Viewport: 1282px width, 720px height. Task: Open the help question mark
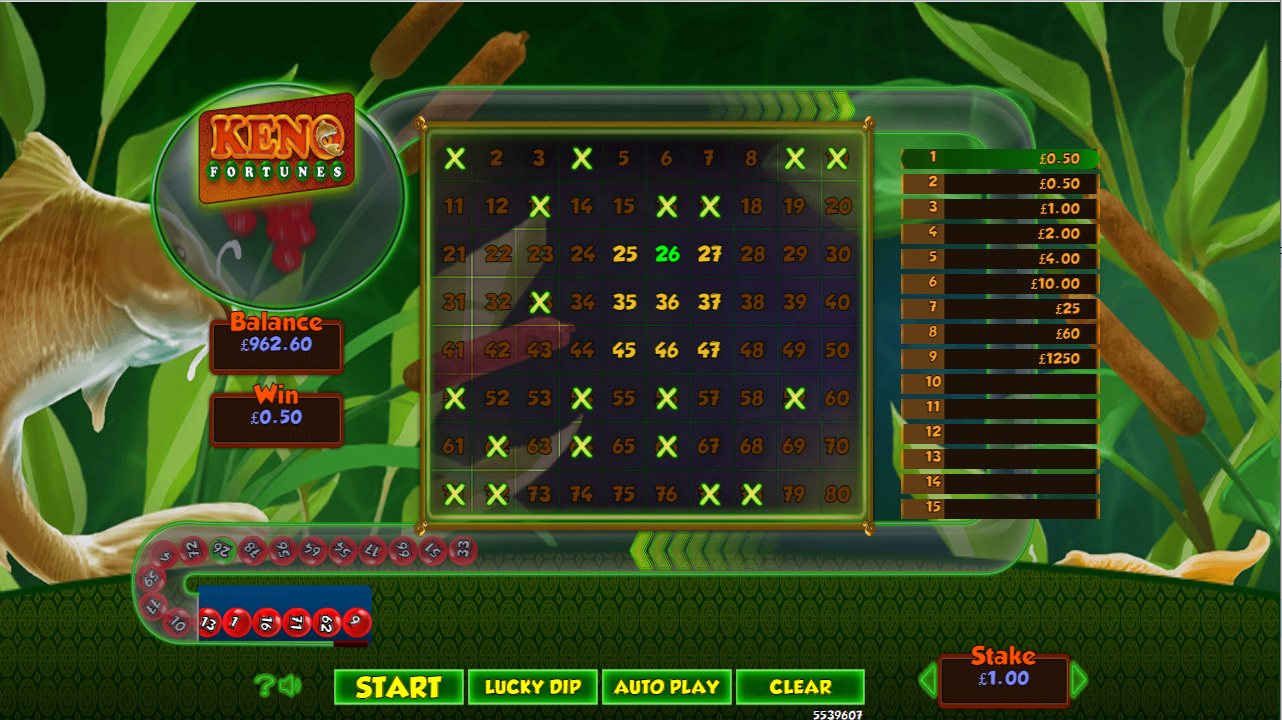(x=263, y=685)
